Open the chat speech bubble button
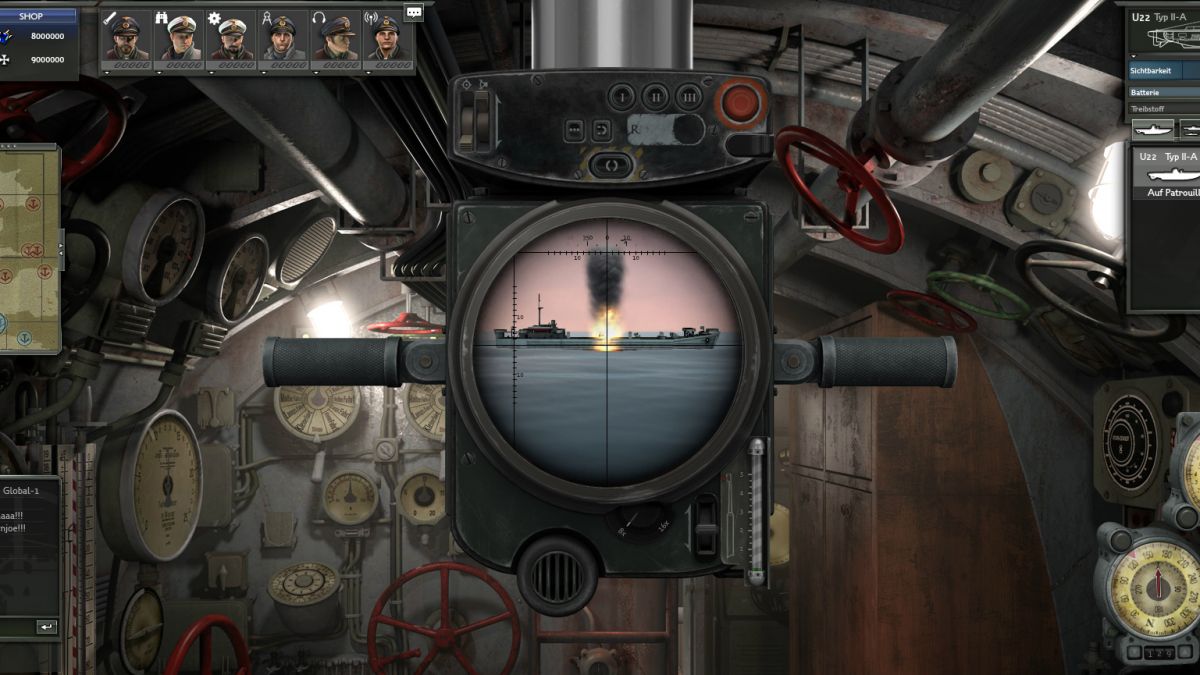The image size is (1200, 675). tap(413, 12)
